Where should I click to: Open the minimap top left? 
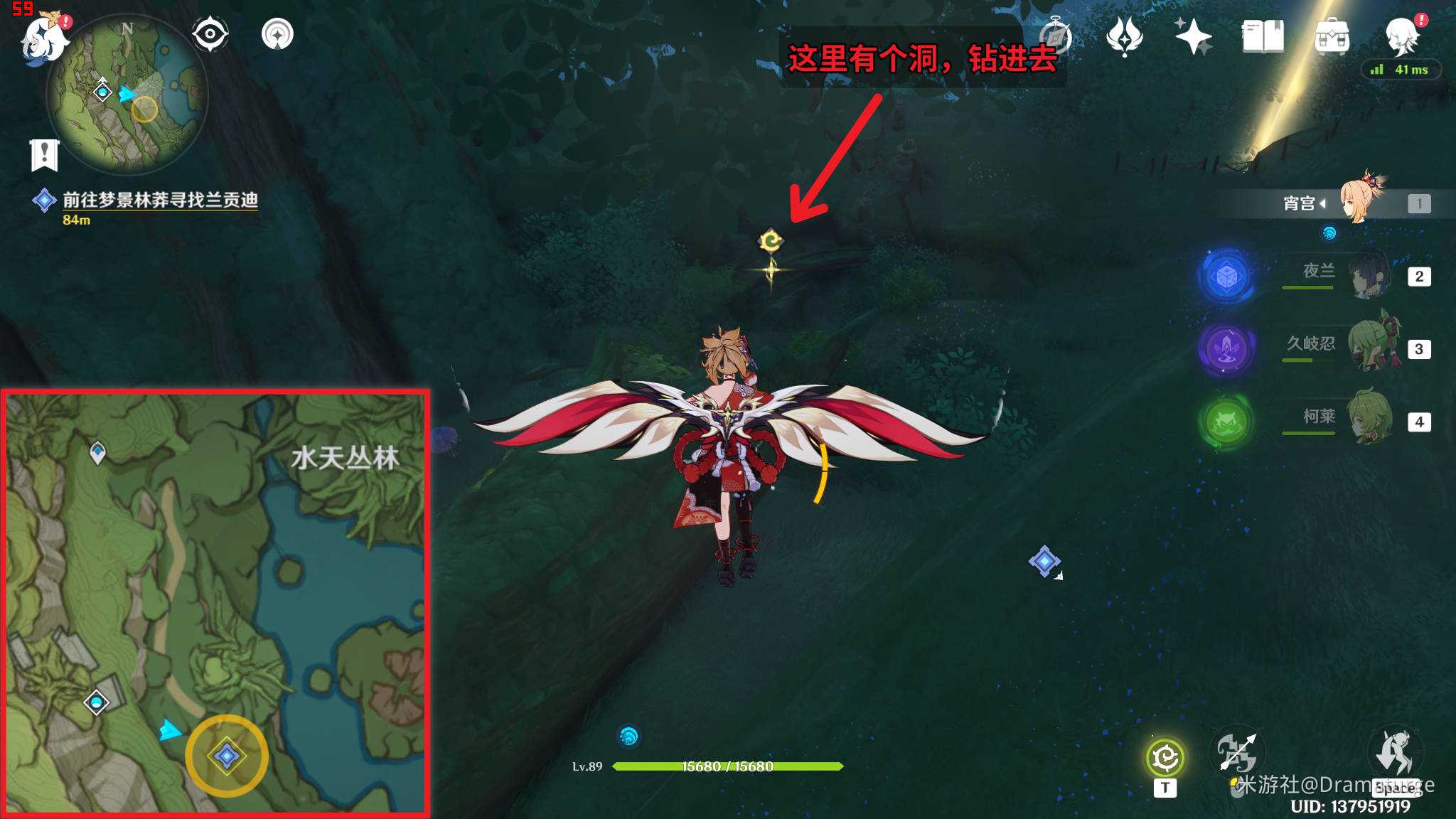click(127, 92)
